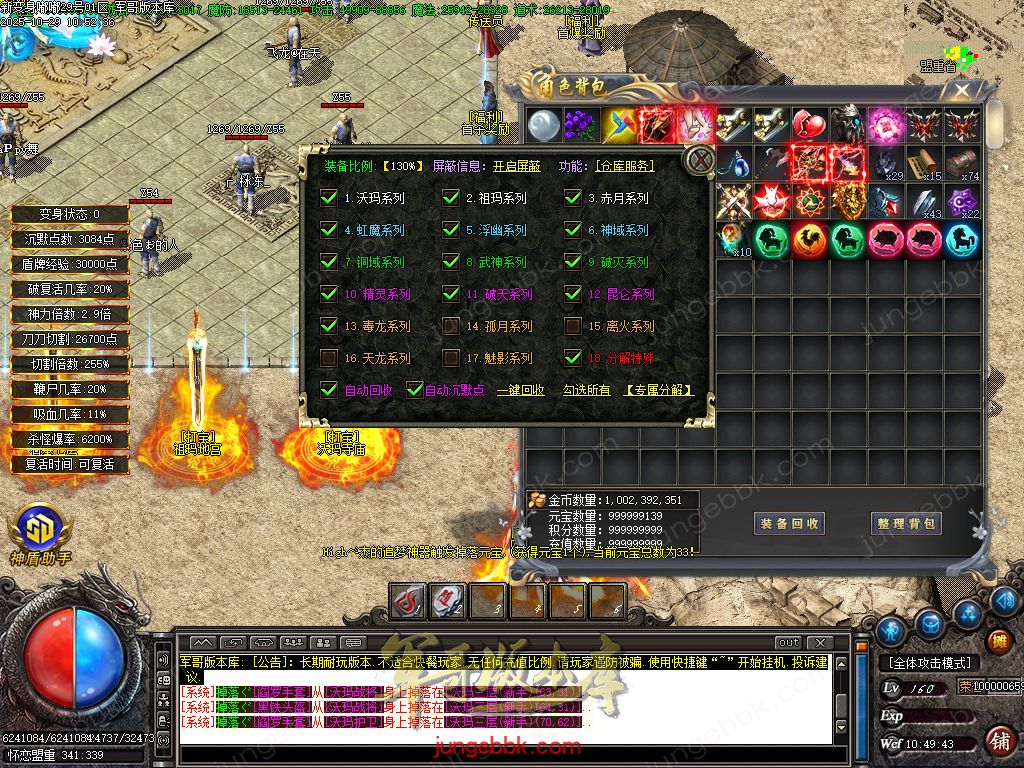This screenshot has height=768, width=1024.
Task: Select the purple flower bouquet item
Action: coord(579,126)
